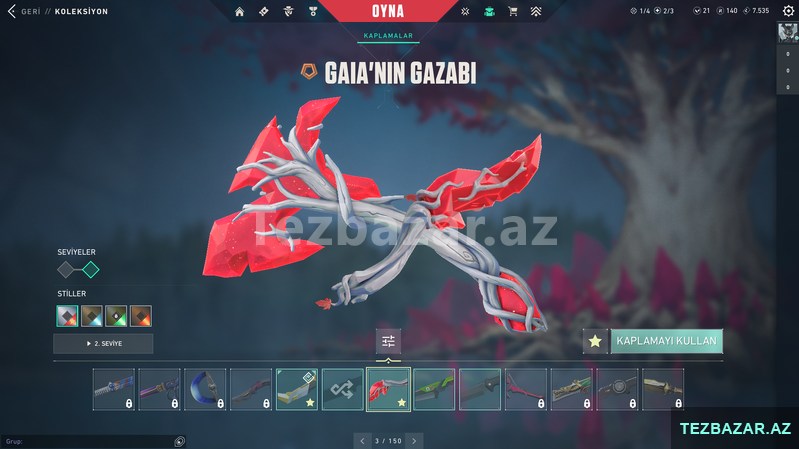This screenshot has width=799, height=449.
Task: Select the green style variant swatch
Action: click(116, 316)
